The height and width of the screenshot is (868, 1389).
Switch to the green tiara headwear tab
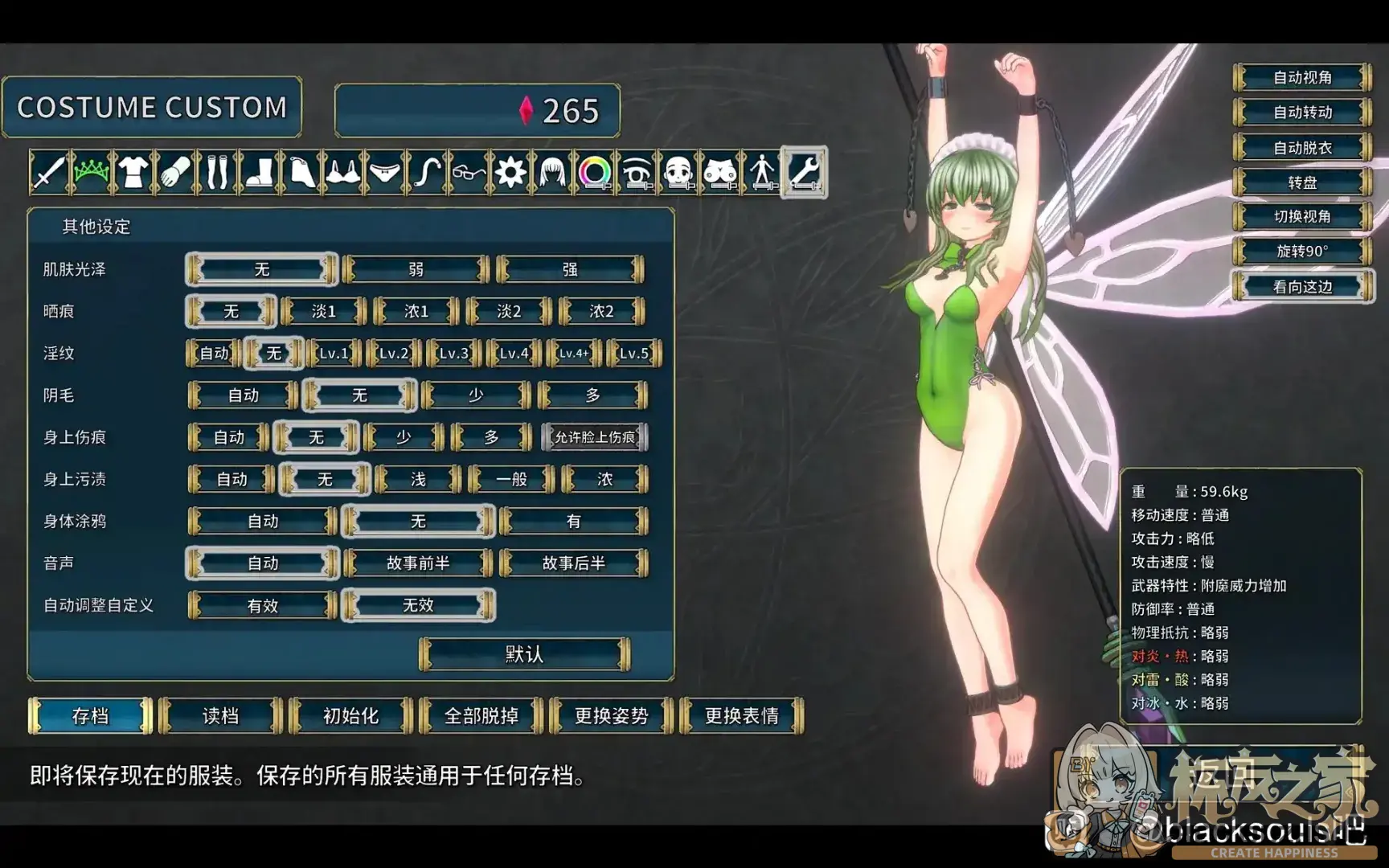coord(91,172)
